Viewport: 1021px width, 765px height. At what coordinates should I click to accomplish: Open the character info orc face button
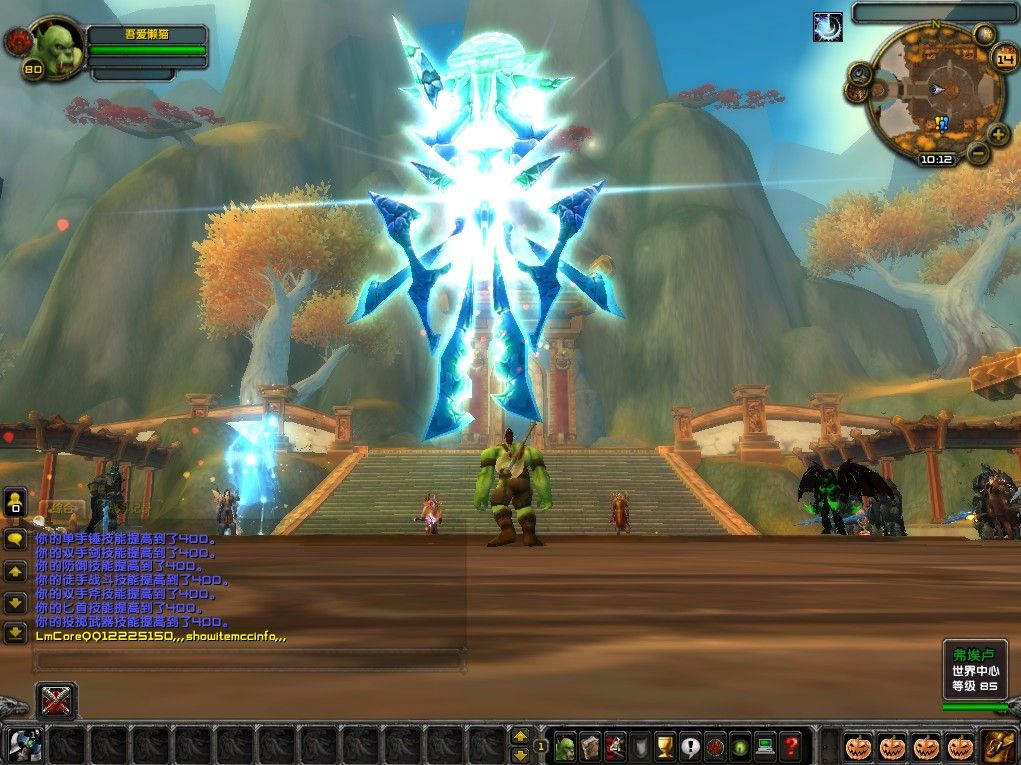coord(565,746)
